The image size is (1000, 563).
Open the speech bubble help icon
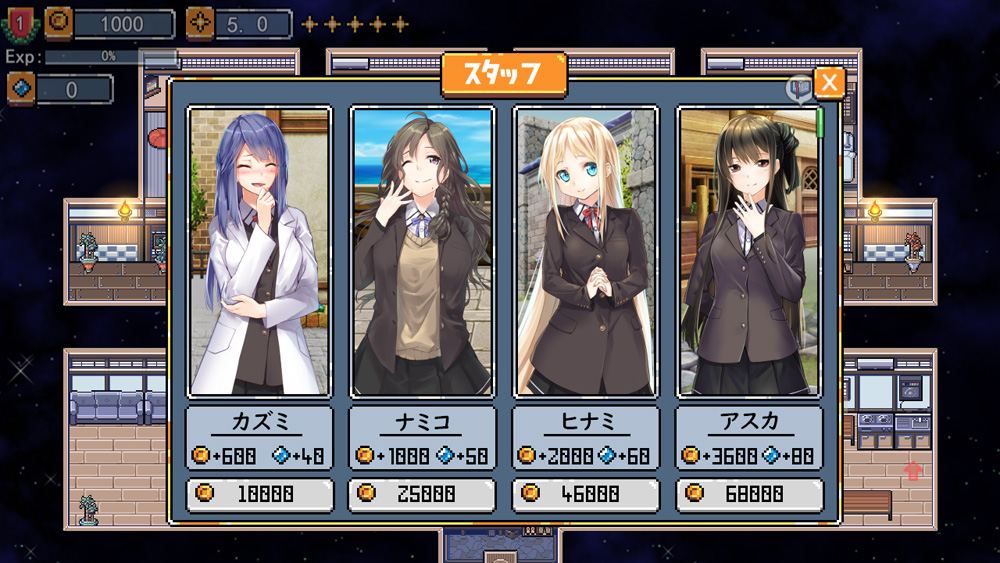(x=799, y=90)
